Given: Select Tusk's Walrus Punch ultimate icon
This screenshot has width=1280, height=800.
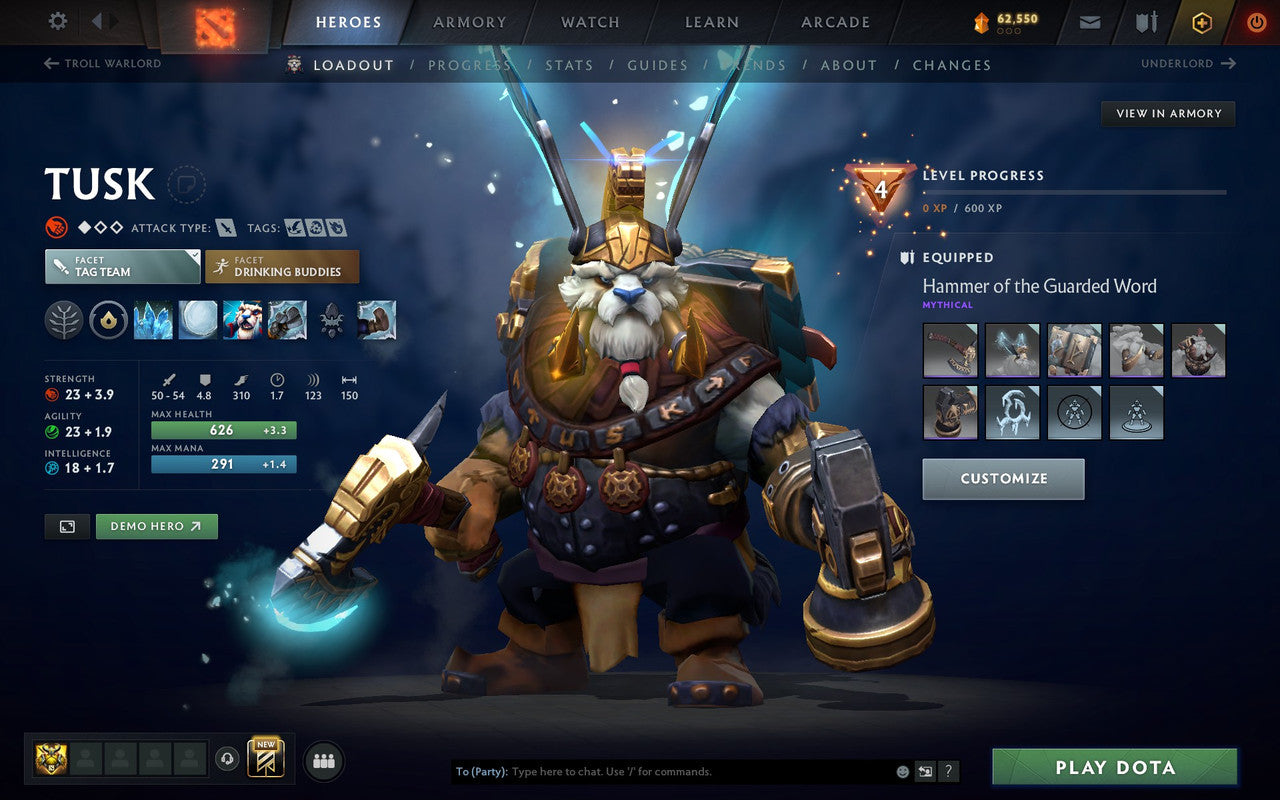Looking at the screenshot, I should [288, 320].
